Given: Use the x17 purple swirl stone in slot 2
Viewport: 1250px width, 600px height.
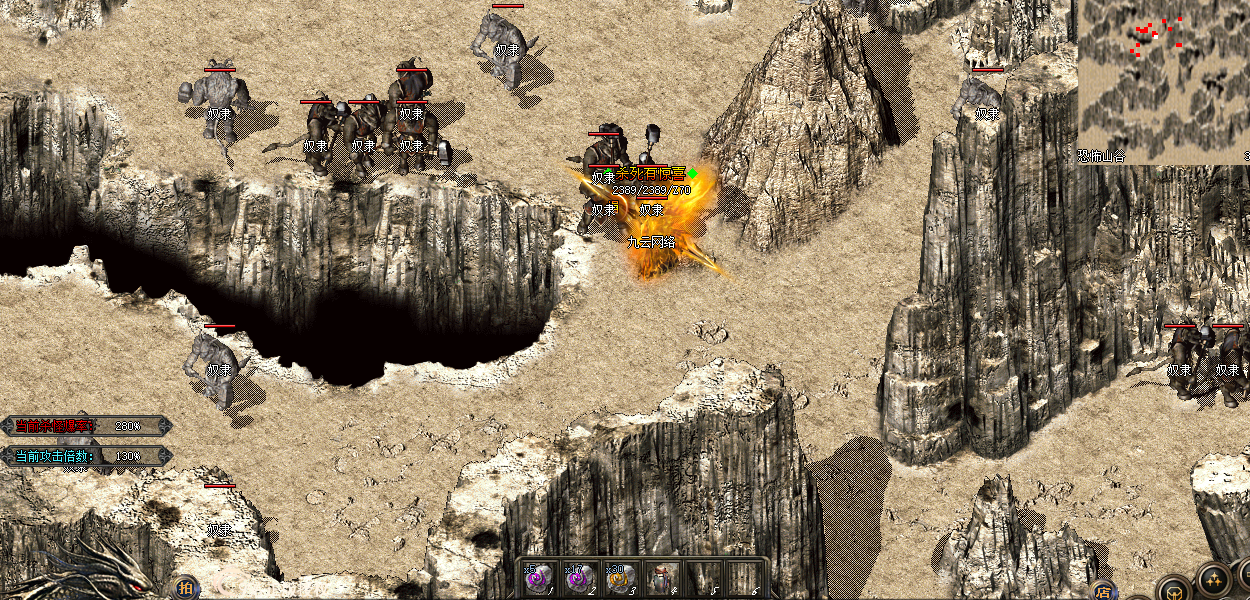Looking at the screenshot, I should (x=581, y=578).
